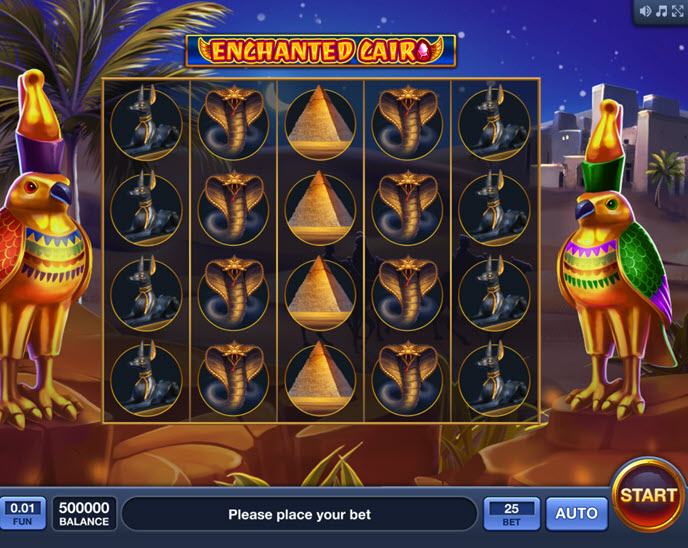Enter fullscreen using the expand arrows icon
This screenshot has height=548, width=688.
[x=676, y=11]
